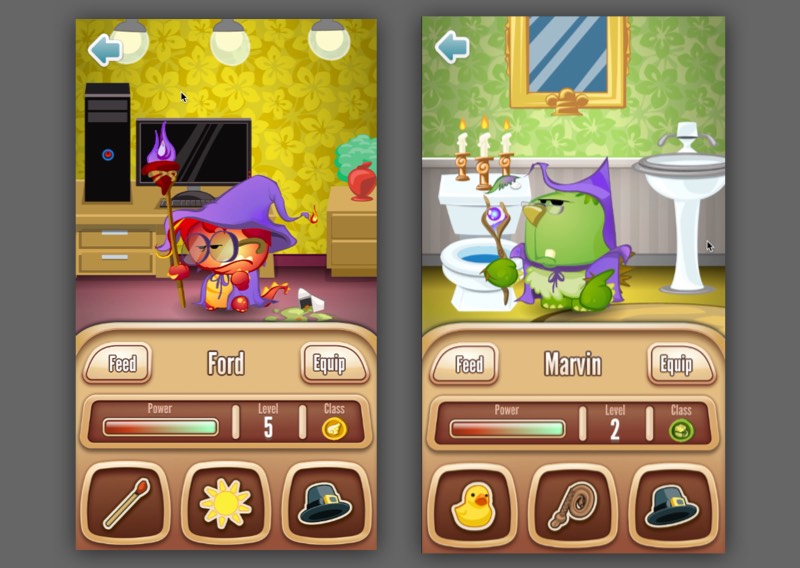Choose the pilgrim hat slot under Marvin
Viewport: 800px width, 568px height.
673,505
